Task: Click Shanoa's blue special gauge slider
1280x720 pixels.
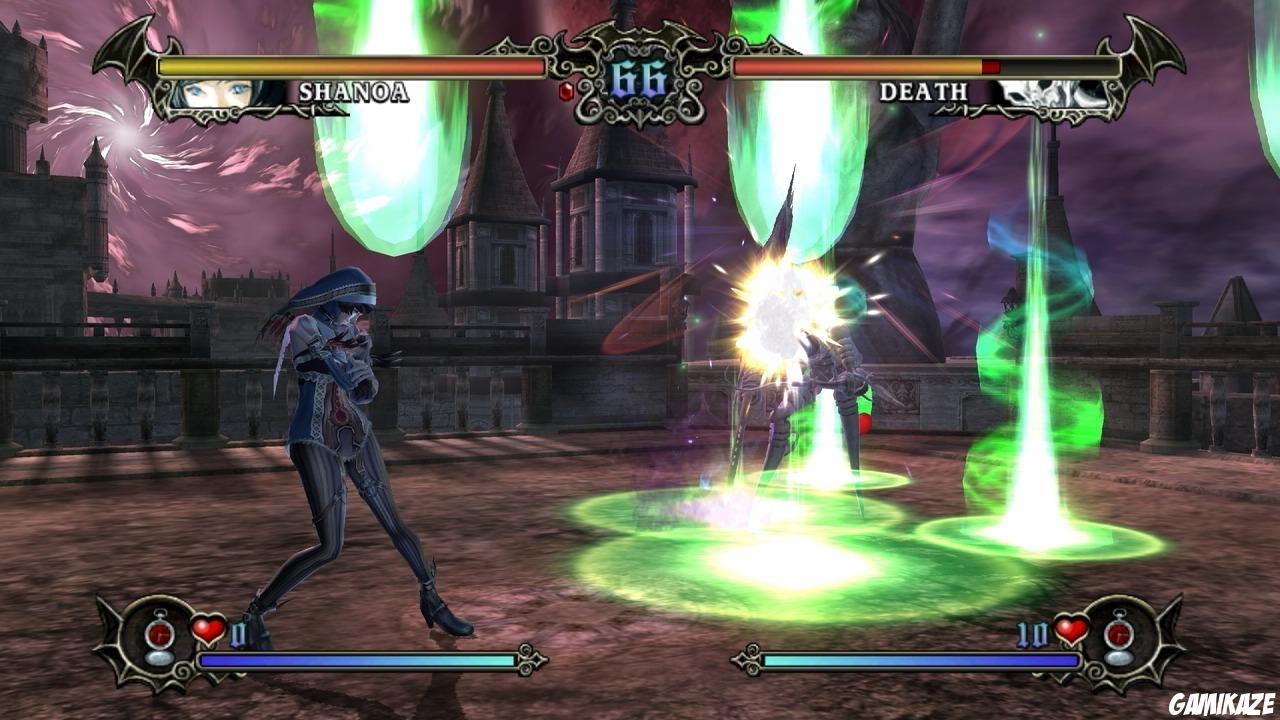Action: point(360,662)
